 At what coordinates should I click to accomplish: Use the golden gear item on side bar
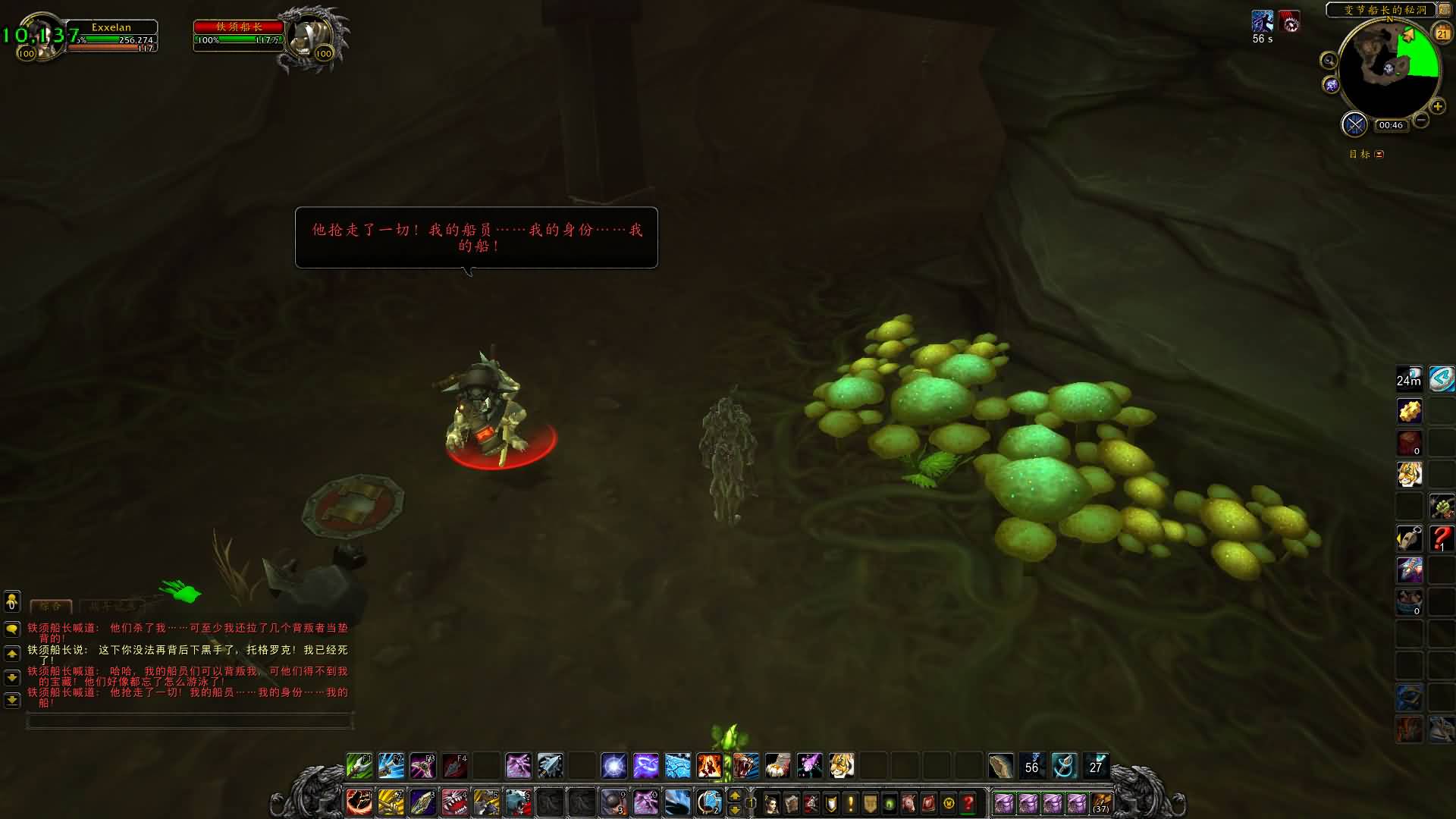tap(1410, 411)
